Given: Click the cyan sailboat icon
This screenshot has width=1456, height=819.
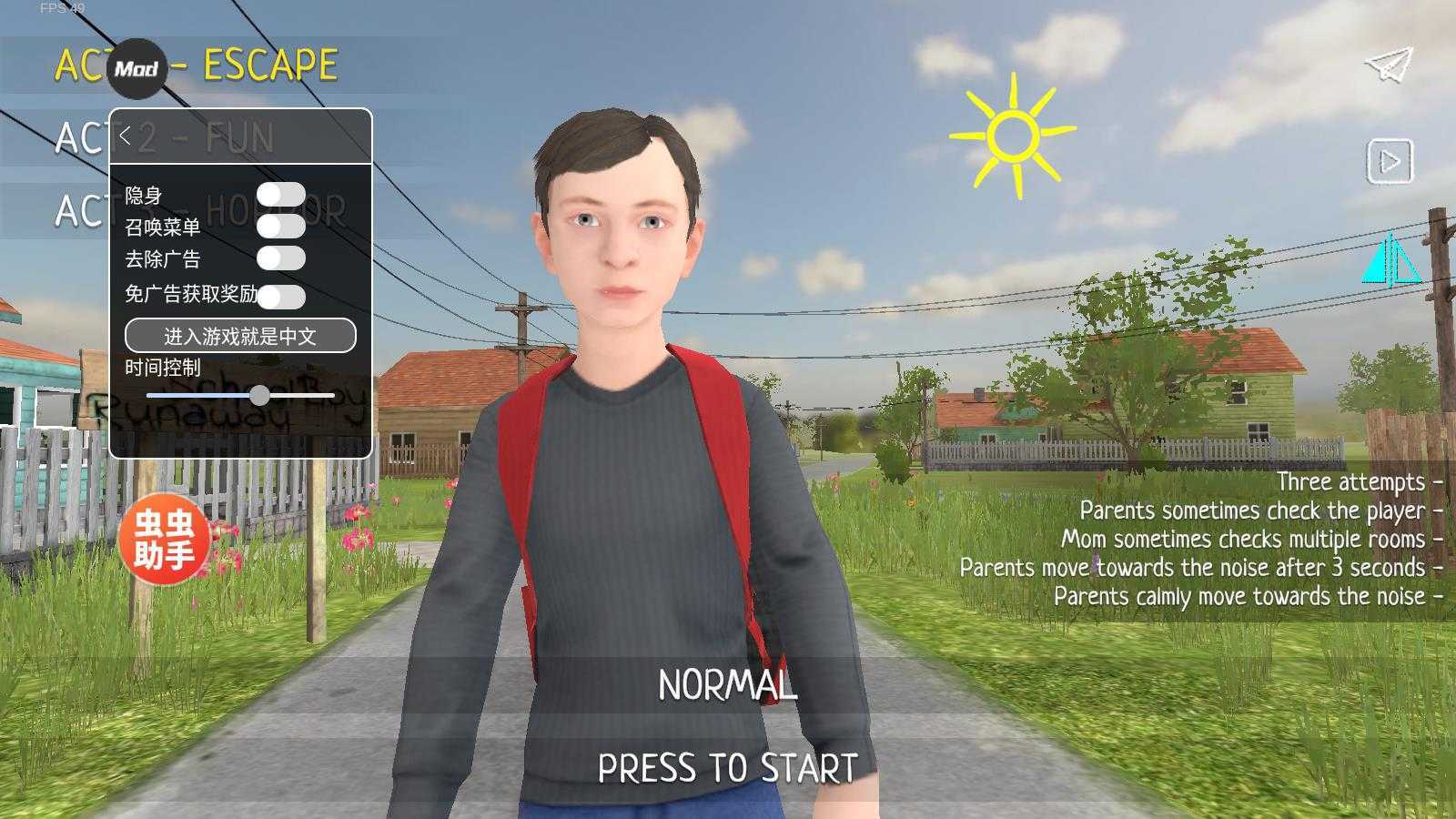Looking at the screenshot, I should 1389,259.
